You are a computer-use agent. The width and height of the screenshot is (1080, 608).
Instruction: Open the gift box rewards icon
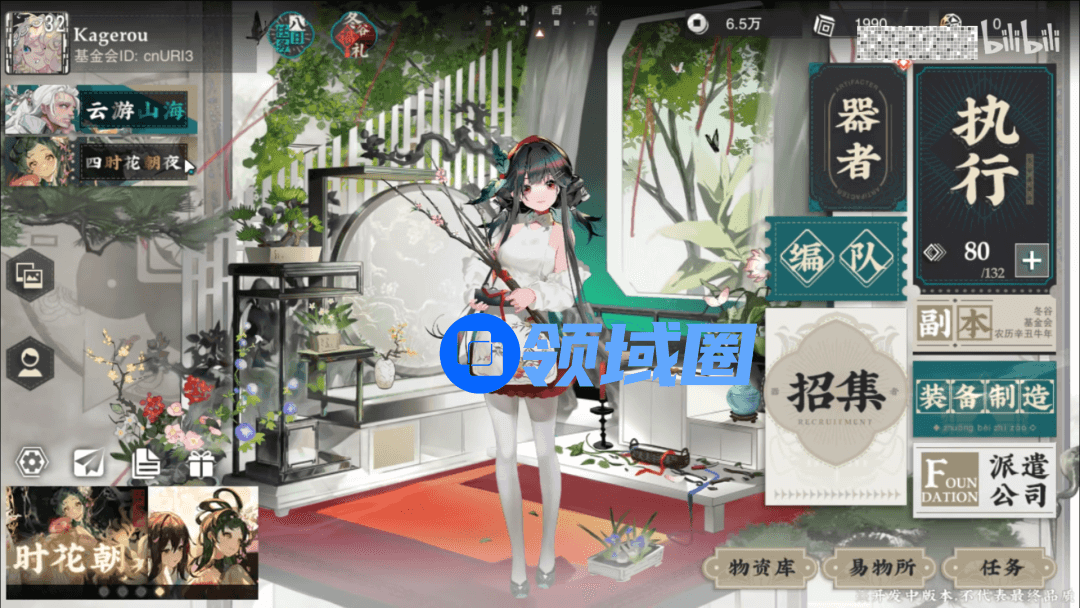[201, 463]
